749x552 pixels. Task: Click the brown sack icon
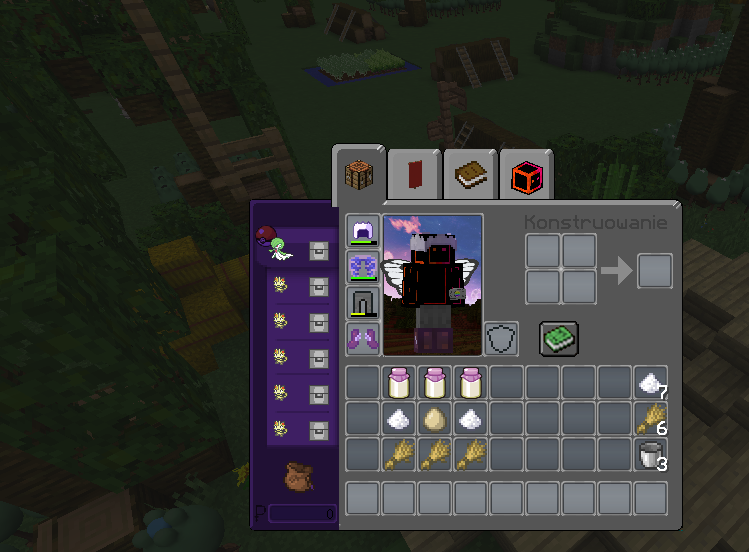click(x=295, y=474)
